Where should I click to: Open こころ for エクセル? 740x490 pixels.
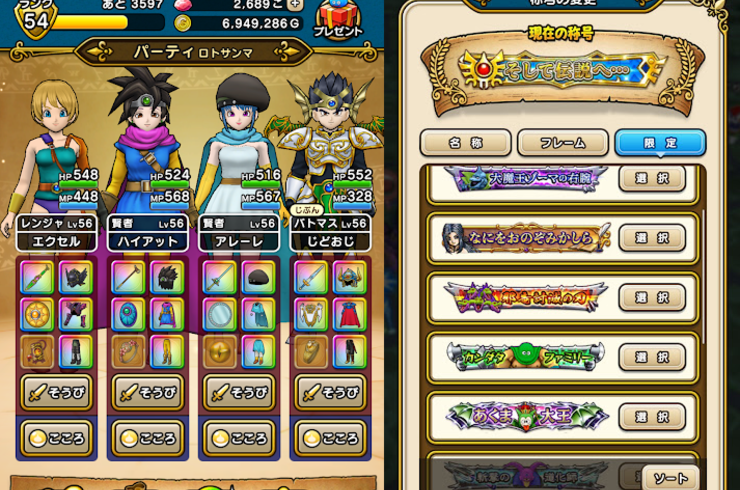(x=56, y=438)
